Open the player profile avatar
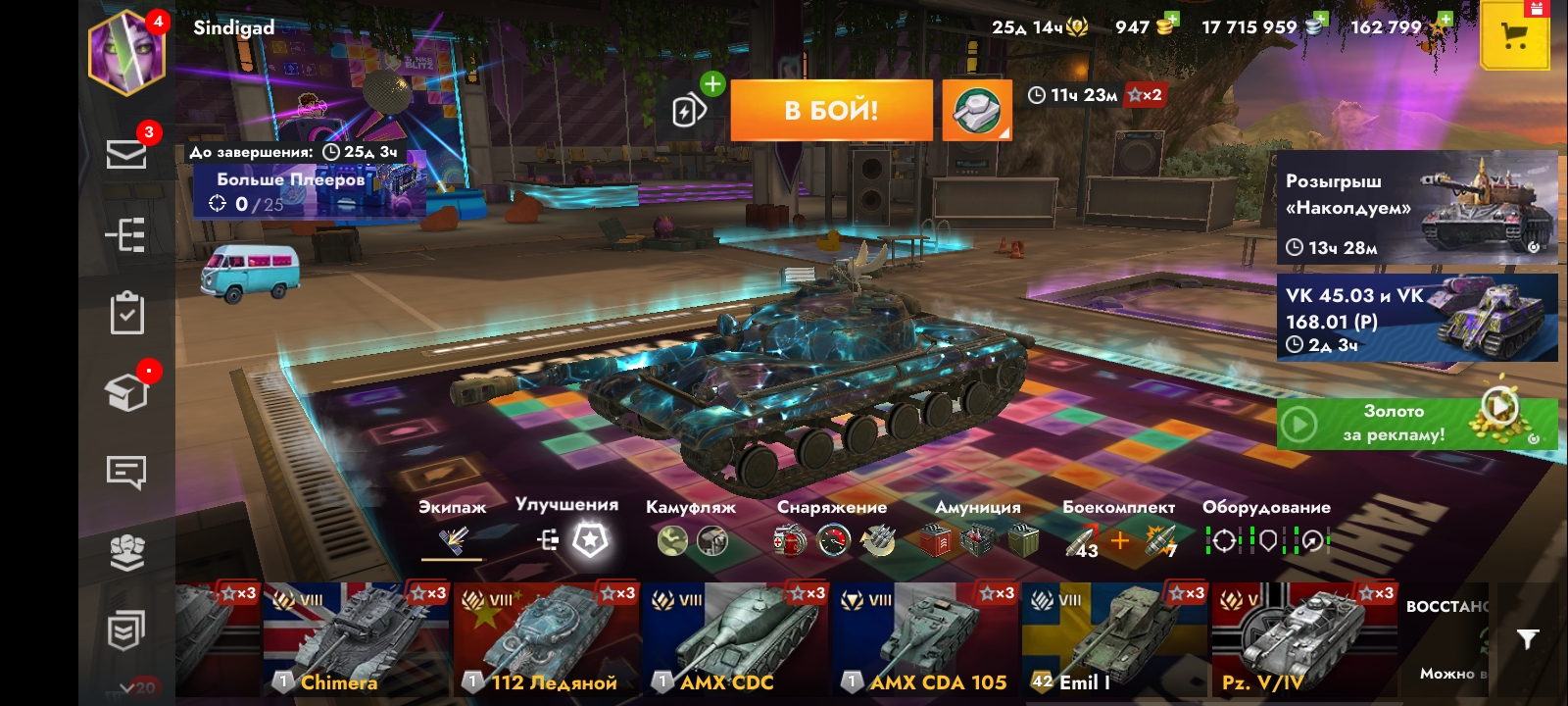 tap(126, 52)
